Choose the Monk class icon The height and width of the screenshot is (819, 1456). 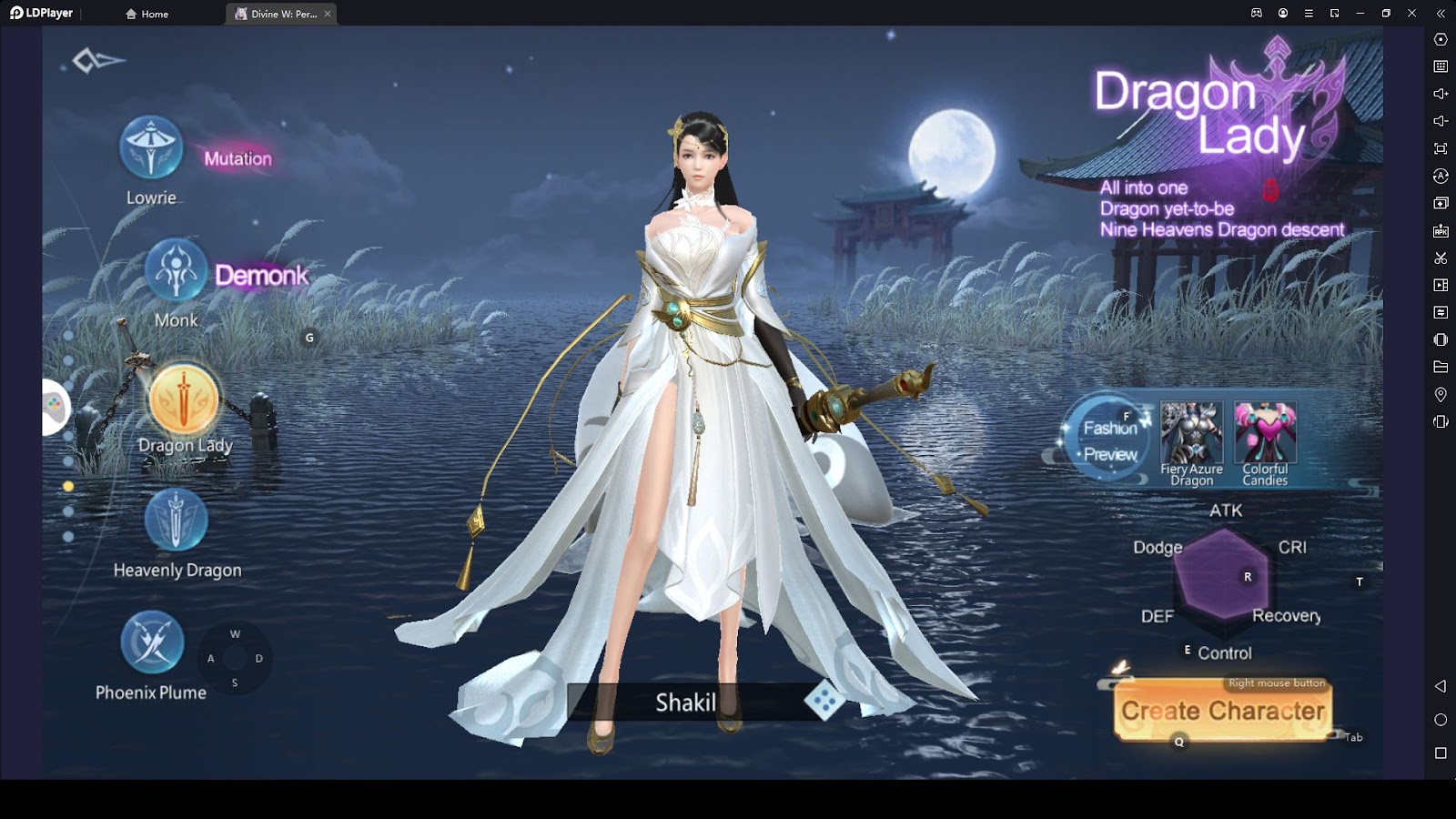click(176, 270)
